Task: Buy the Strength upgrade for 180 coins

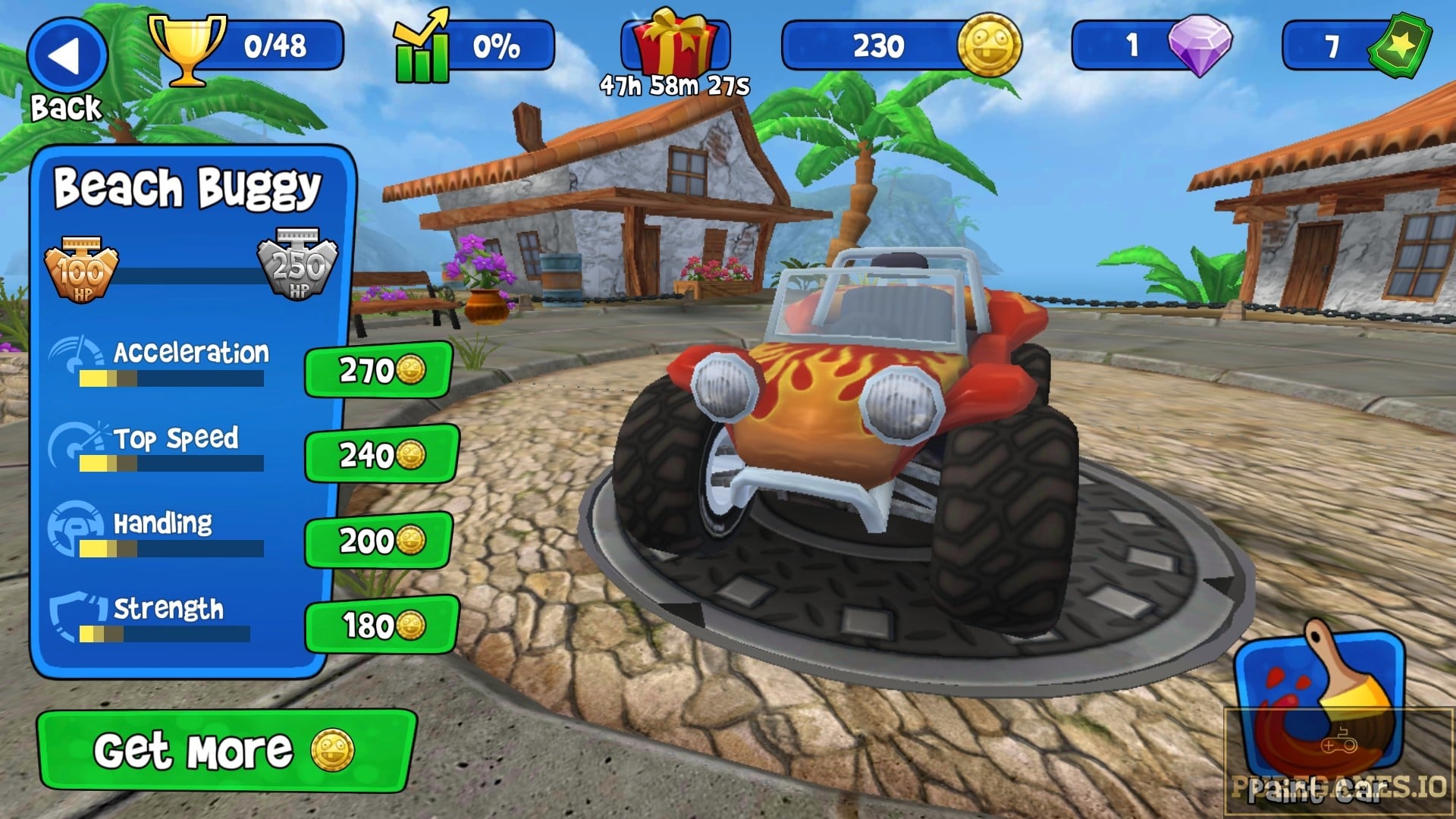Action: [381, 626]
